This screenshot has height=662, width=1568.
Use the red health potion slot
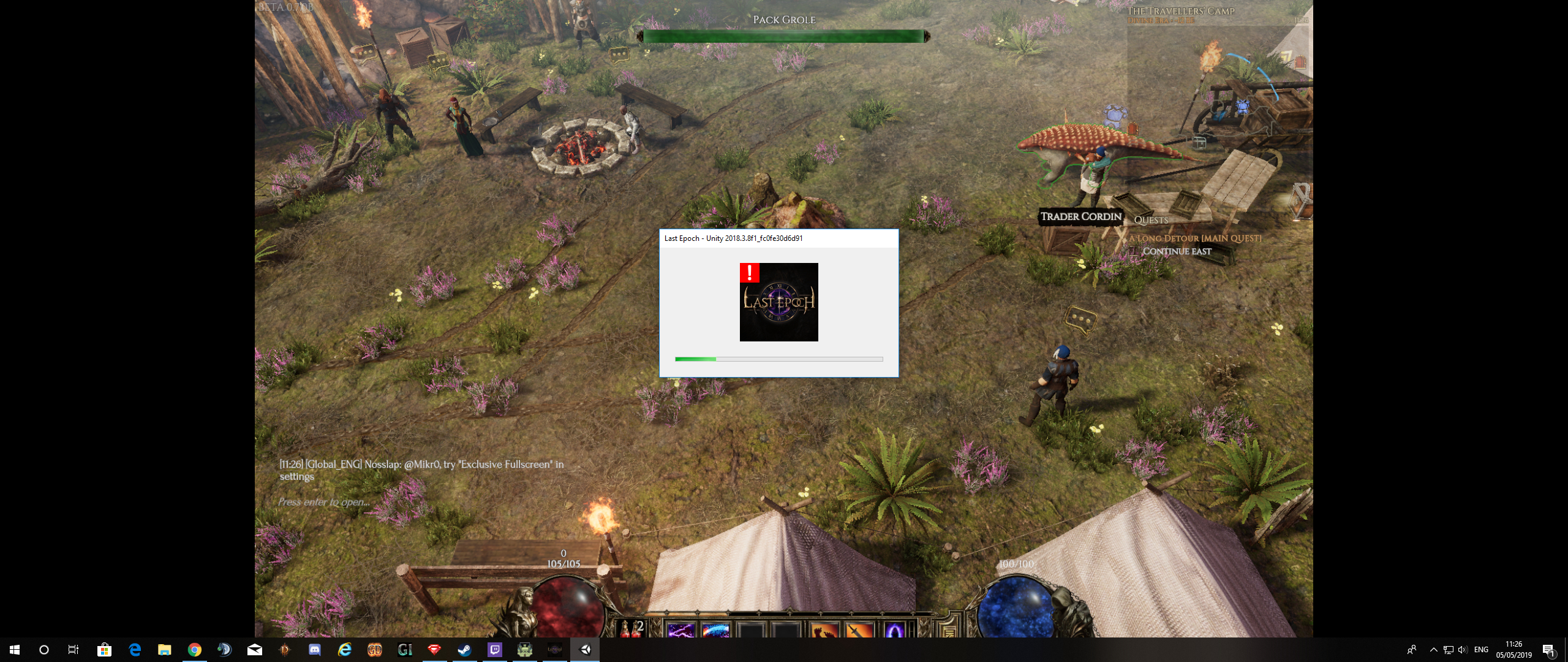tap(630, 629)
